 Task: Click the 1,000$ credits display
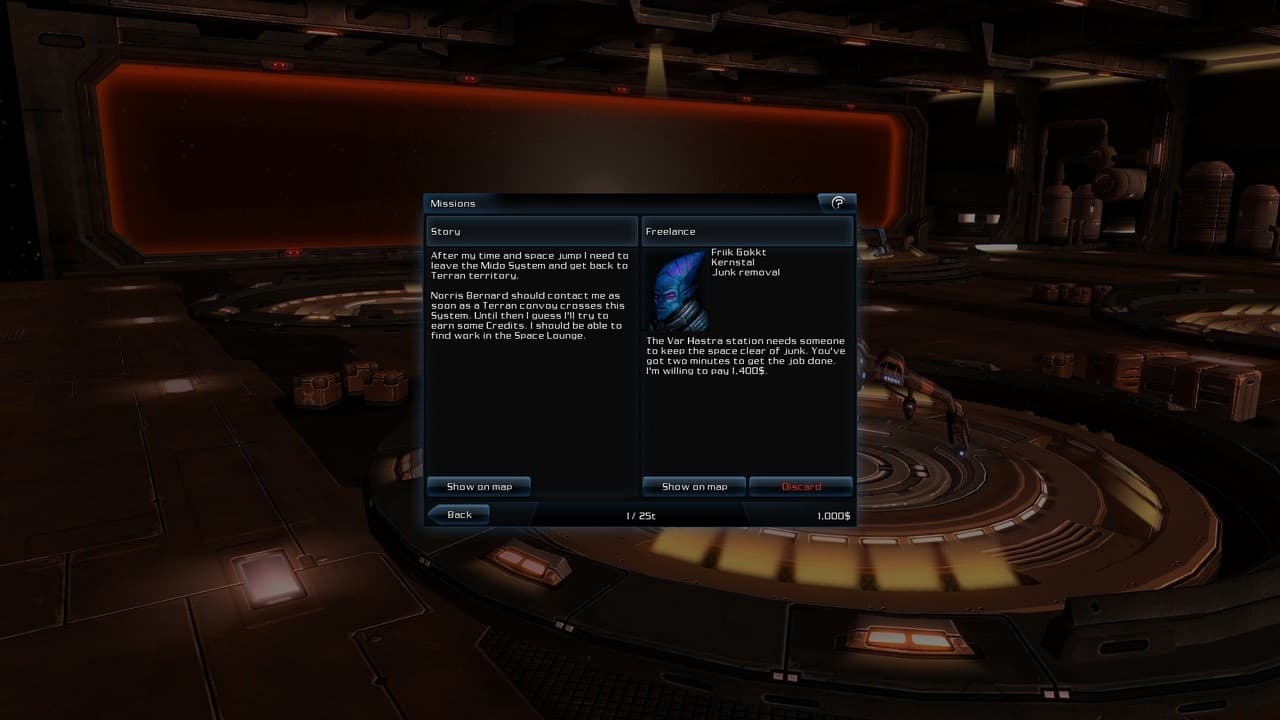pos(832,514)
